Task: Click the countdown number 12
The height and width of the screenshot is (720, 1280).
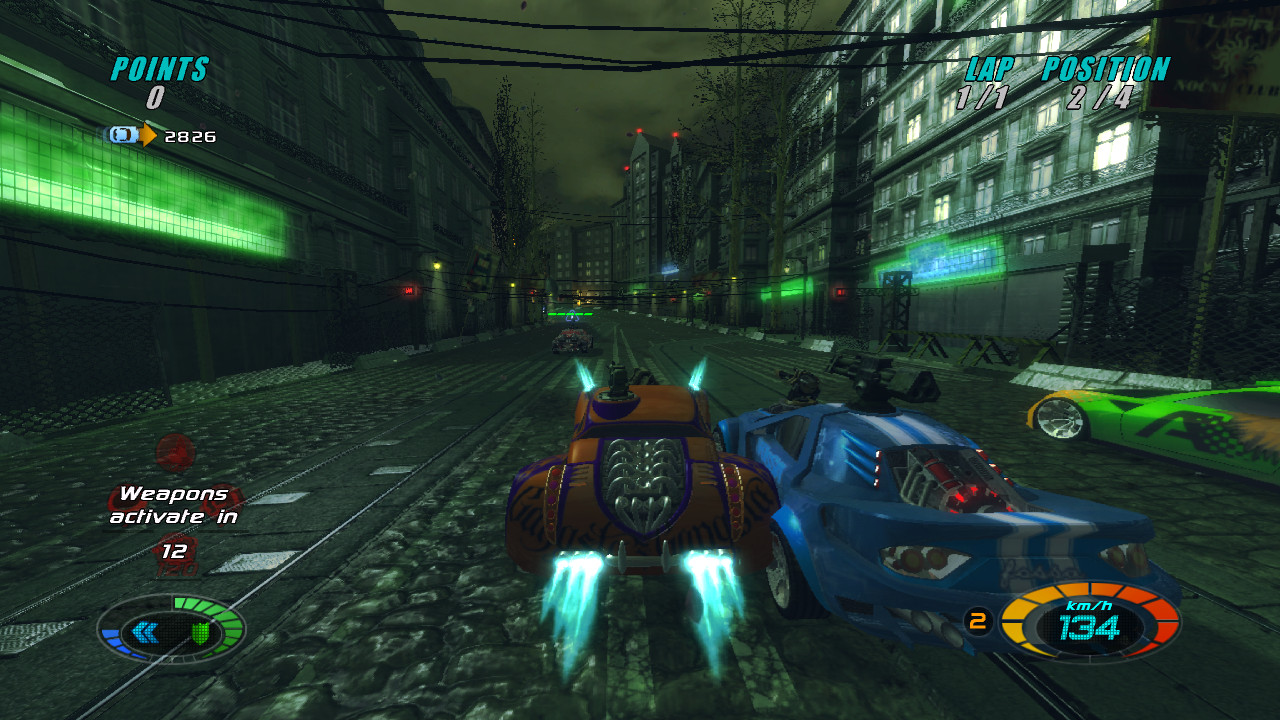Action: 176,550
